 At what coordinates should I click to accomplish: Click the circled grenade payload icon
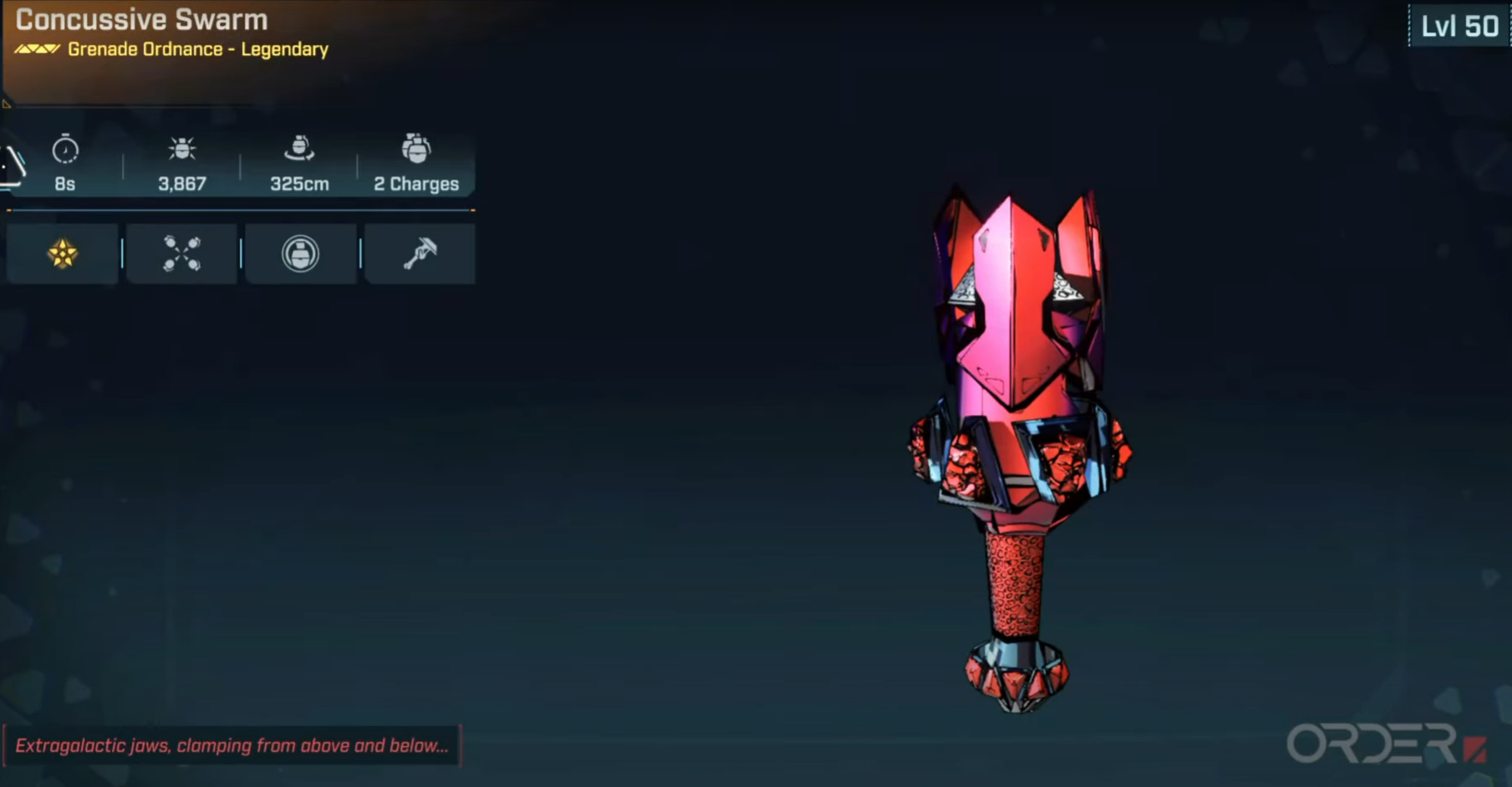[300, 253]
